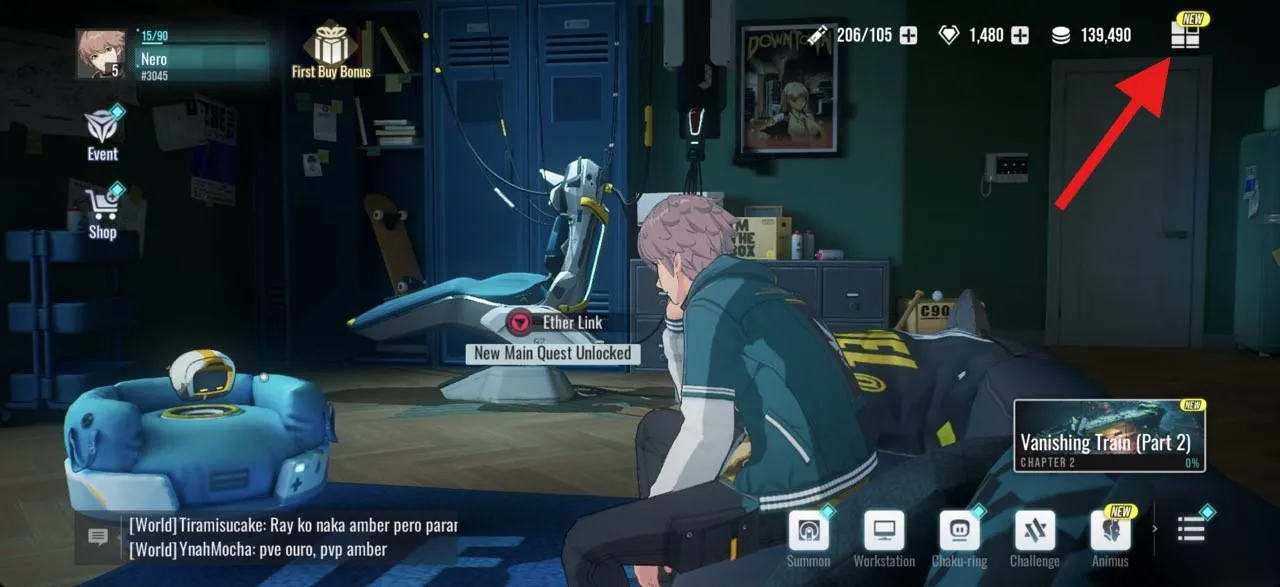Add more diamonds with plus button
This screenshot has height=587, width=1280.
point(1020,36)
